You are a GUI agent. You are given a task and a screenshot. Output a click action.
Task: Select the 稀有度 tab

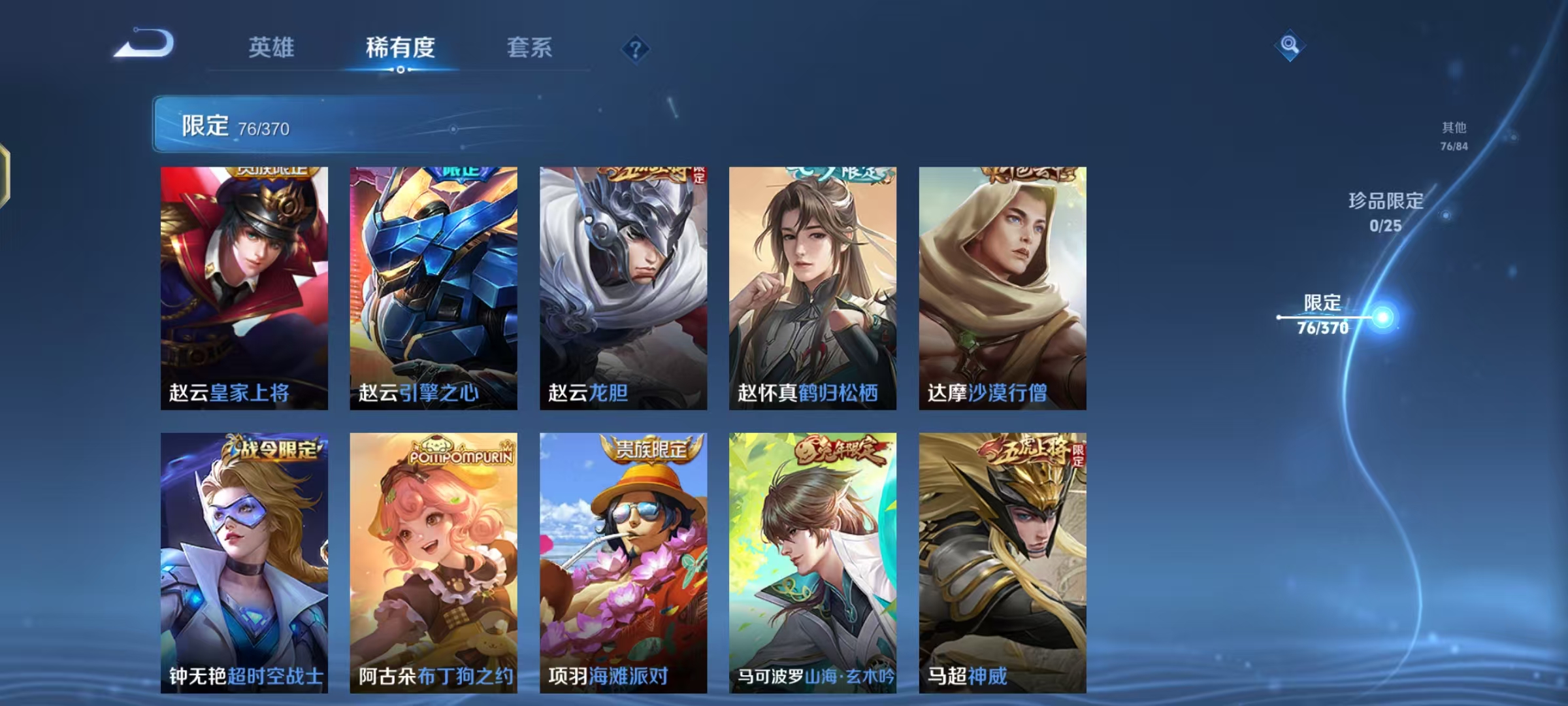tap(400, 47)
